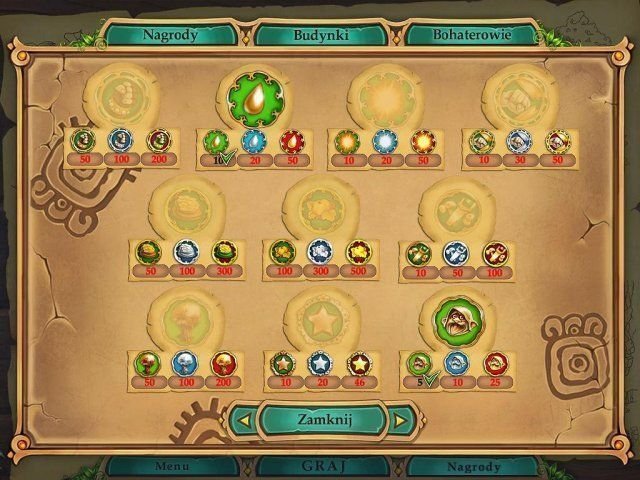The height and width of the screenshot is (480, 640).
Task: Select the unlocked monkey achievement medallion
Action: point(453,322)
